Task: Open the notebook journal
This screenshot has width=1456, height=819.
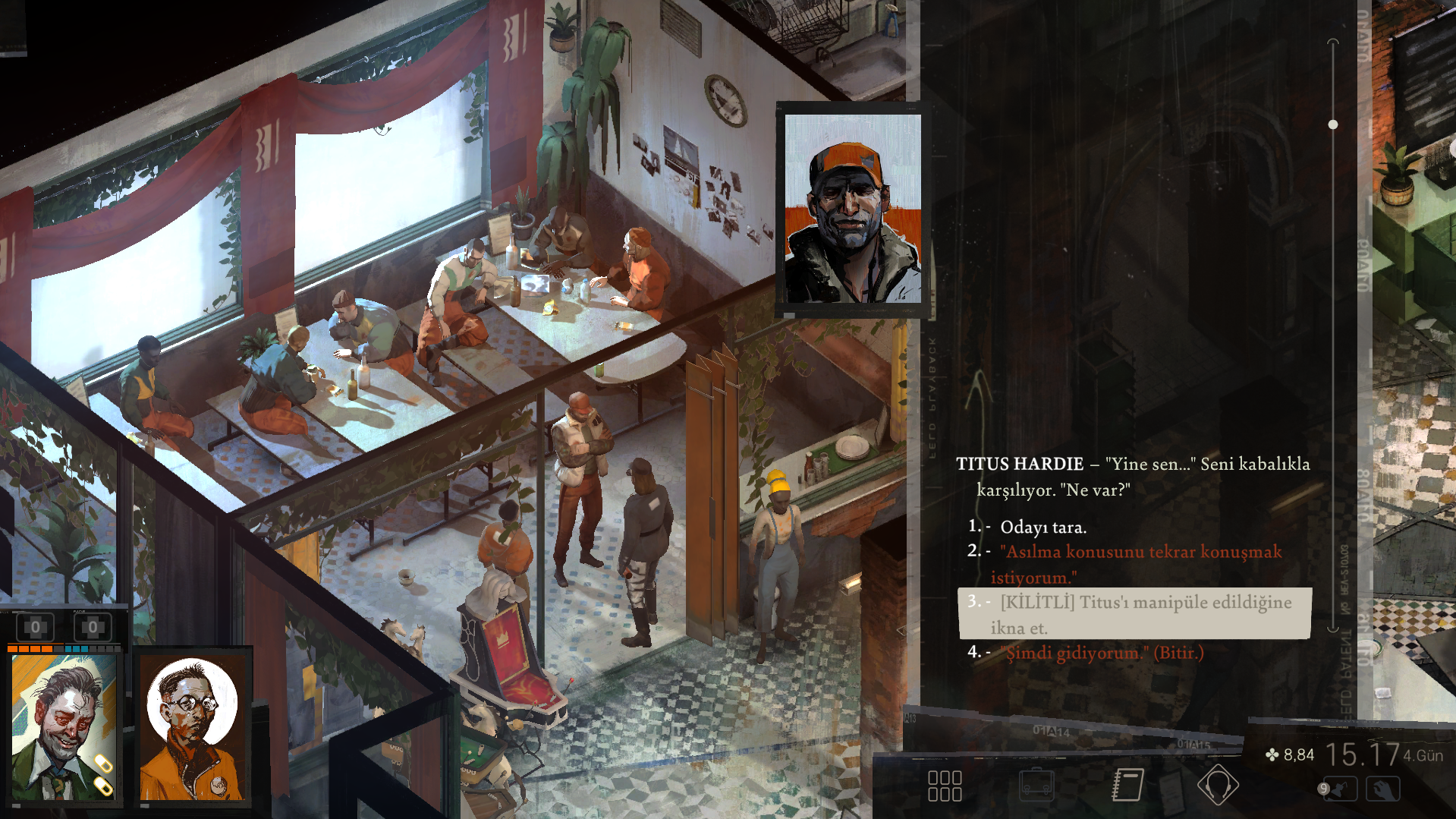Action: (1127, 785)
